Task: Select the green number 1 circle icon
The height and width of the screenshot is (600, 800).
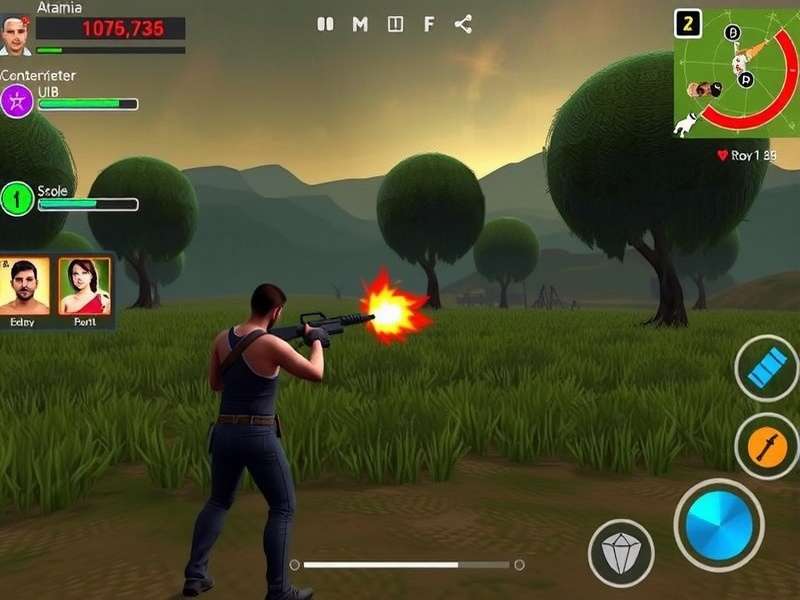Action: tap(17, 198)
